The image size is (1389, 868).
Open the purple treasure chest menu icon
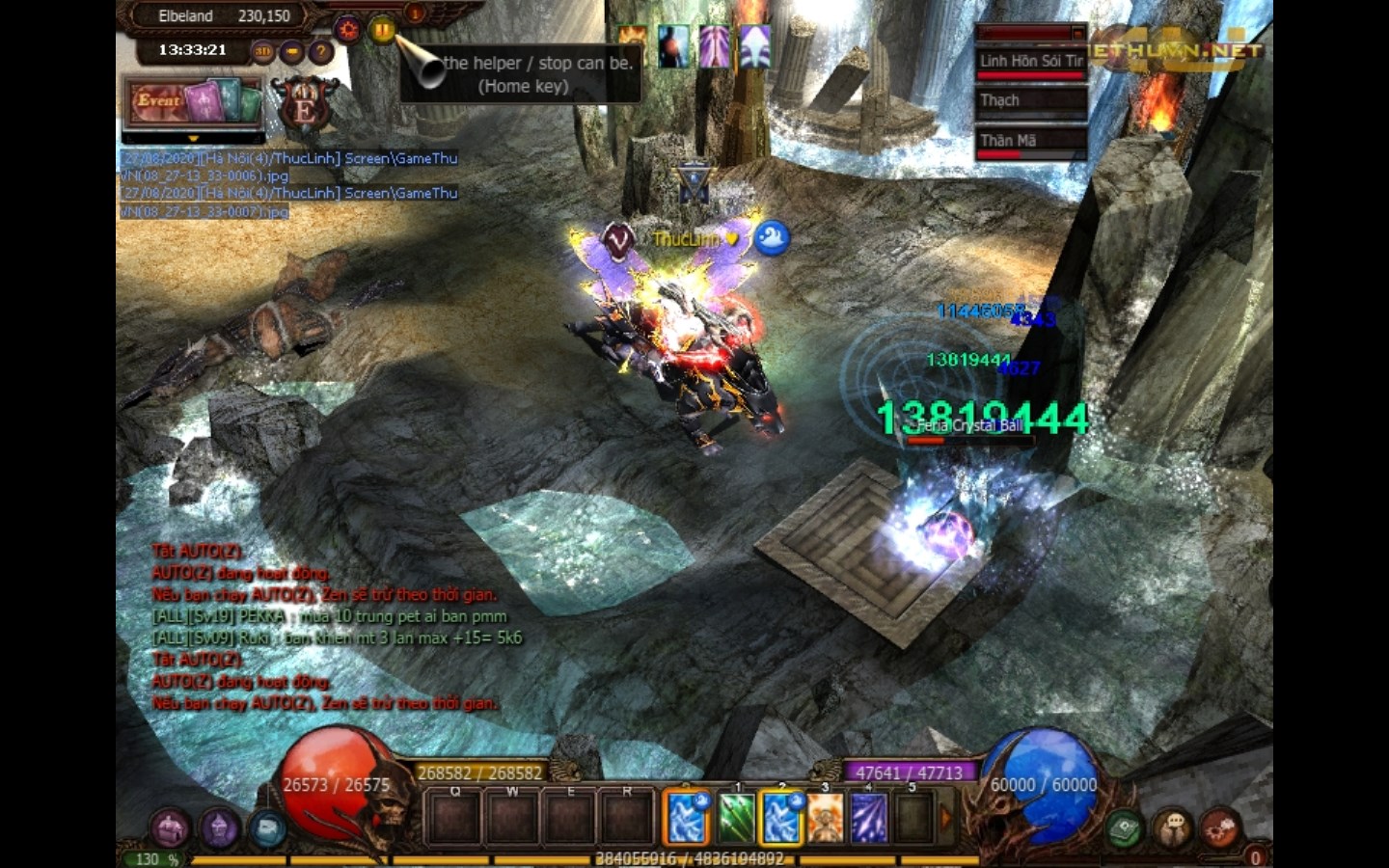(170, 827)
